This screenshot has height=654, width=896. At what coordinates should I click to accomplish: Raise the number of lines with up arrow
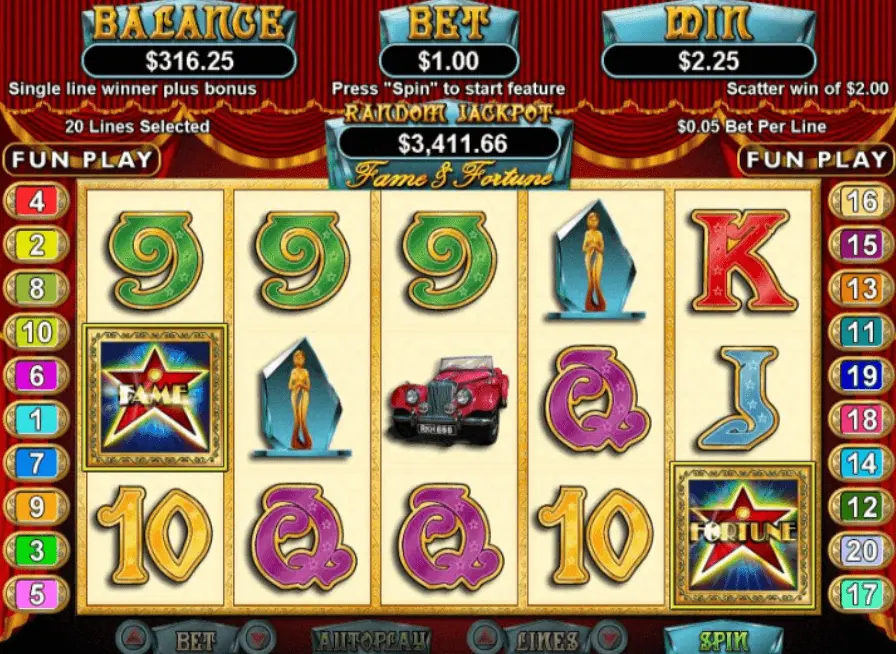click(480, 640)
